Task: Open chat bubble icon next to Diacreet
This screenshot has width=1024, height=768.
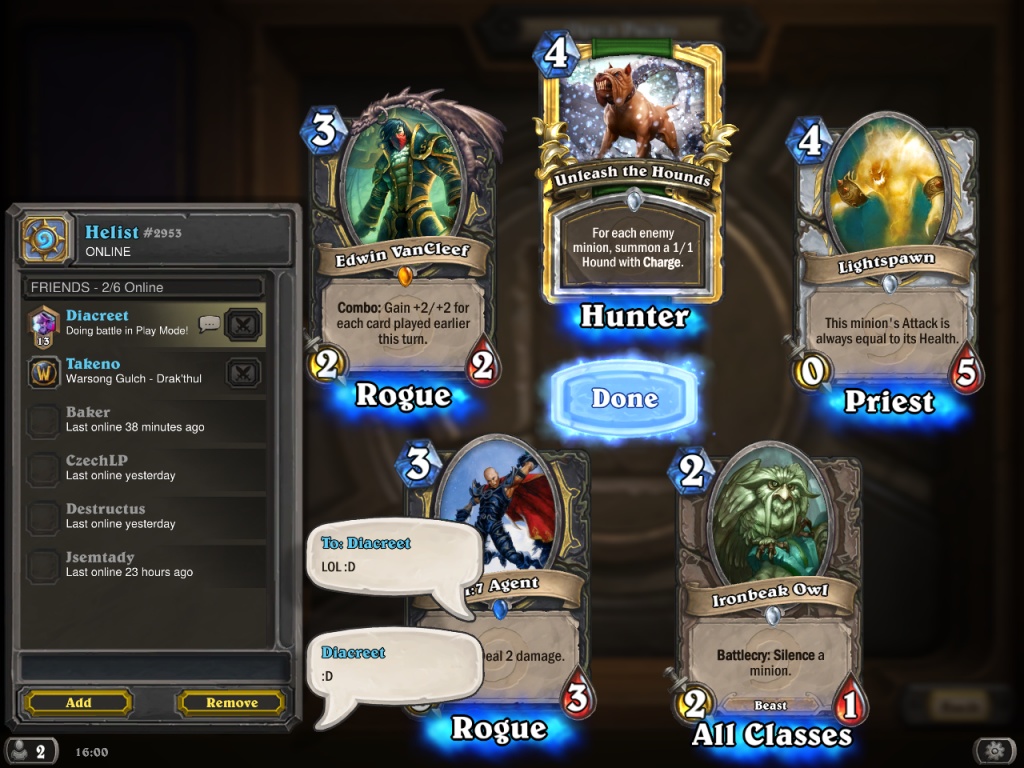Action: click(x=209, y=323)
